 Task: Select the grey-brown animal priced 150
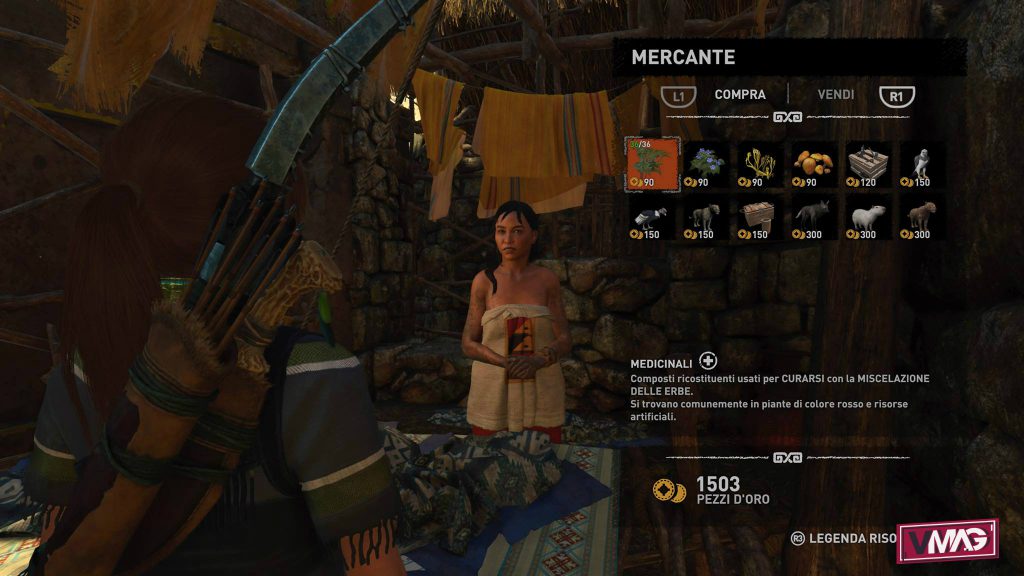tap(707, 216)
